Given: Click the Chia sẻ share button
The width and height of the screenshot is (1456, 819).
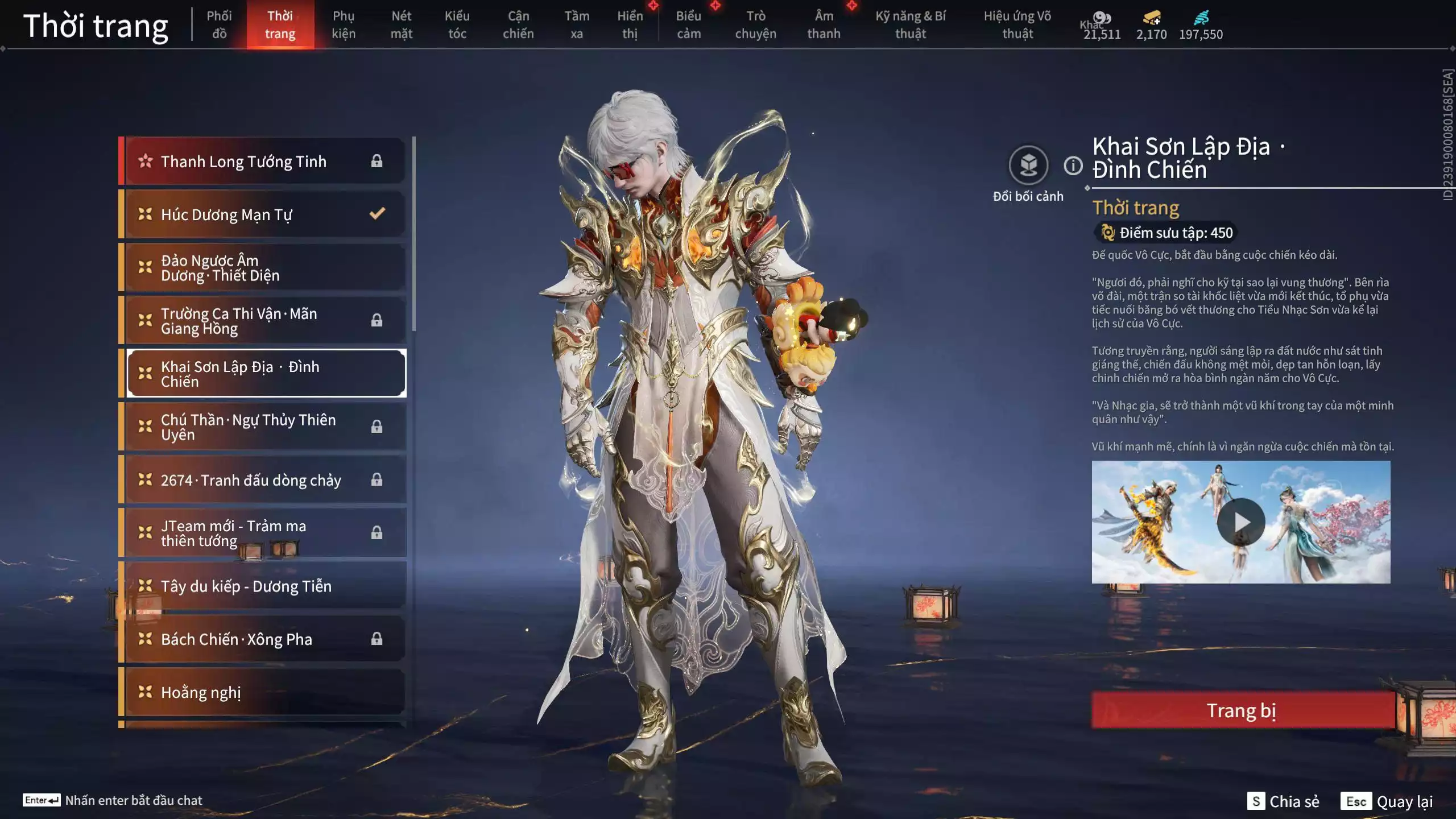Looking at the screenshot, I should (x=1283, y=801).
